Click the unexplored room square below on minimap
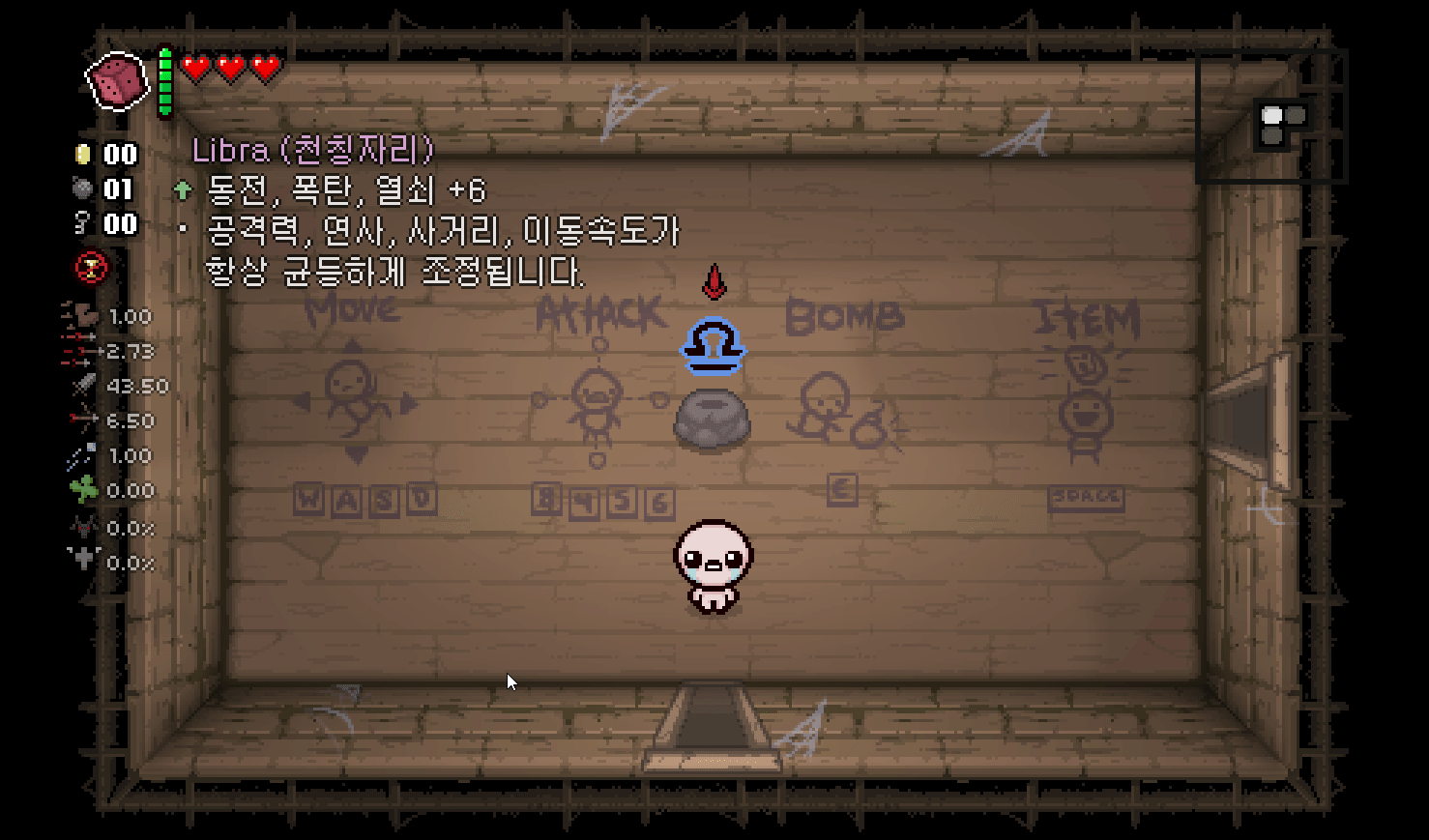Viewport: 1429px width, 840px height. 1273,135
